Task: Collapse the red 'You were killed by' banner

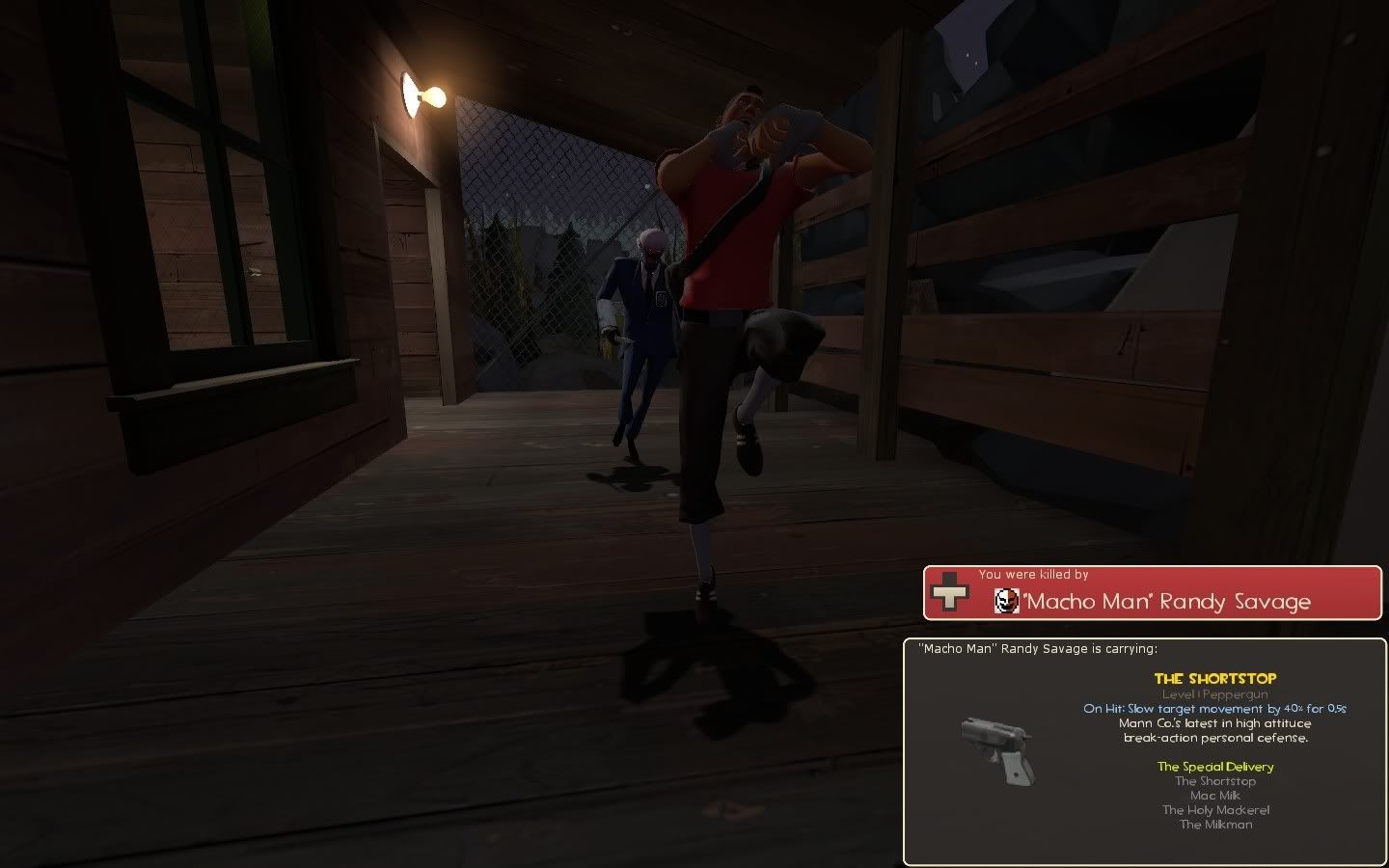Action: point(1154,592)
